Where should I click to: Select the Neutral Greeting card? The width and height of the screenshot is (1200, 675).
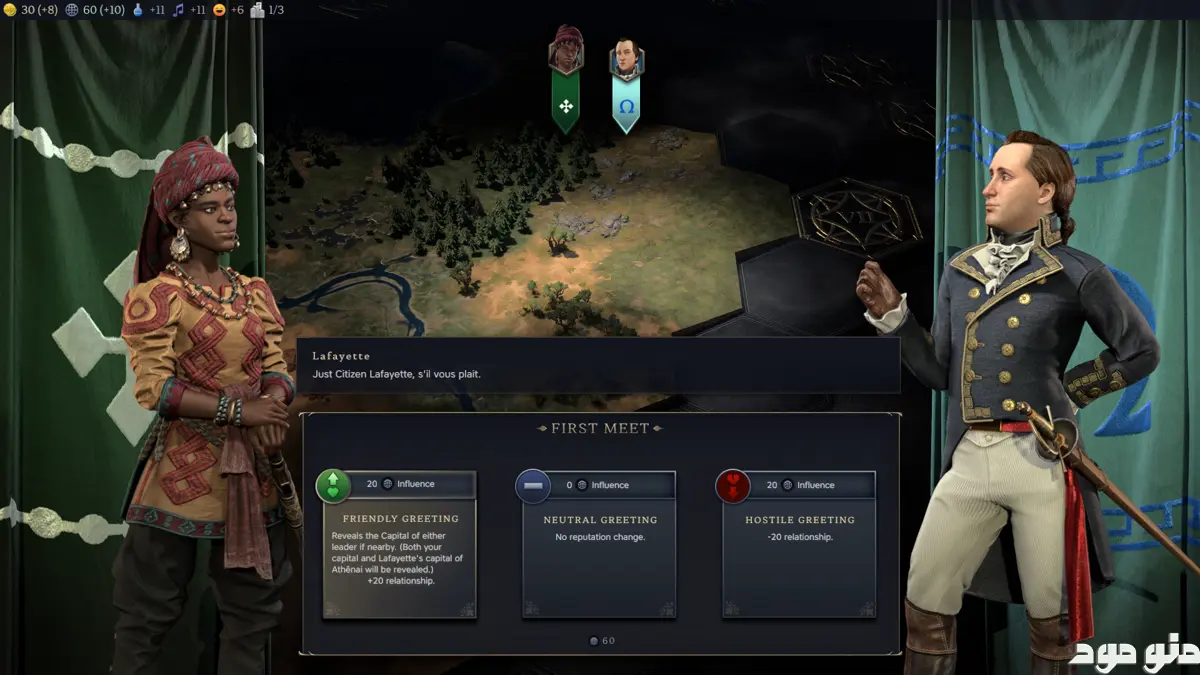(599, 545)
